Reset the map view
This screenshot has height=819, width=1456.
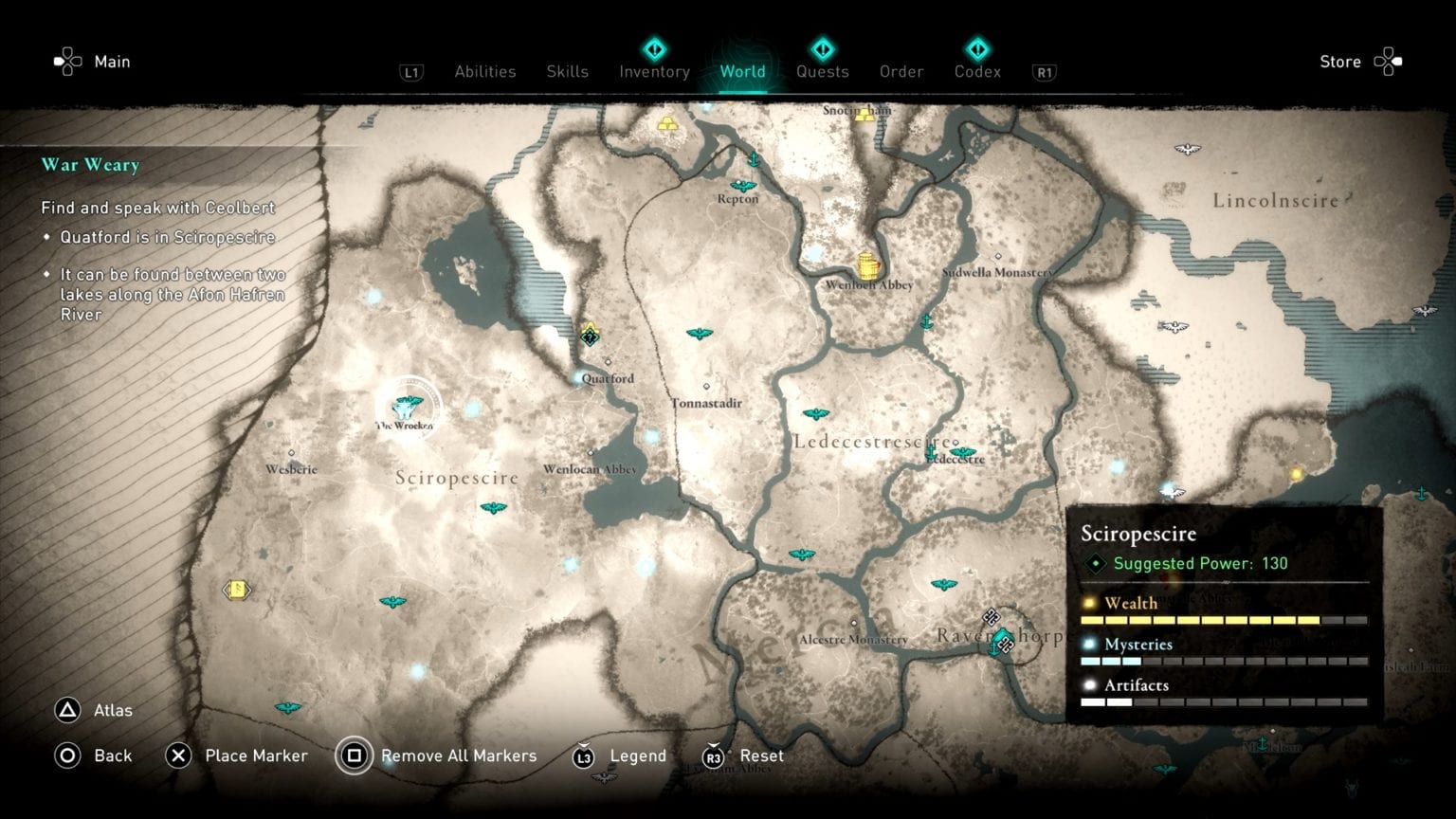point(742,755)
